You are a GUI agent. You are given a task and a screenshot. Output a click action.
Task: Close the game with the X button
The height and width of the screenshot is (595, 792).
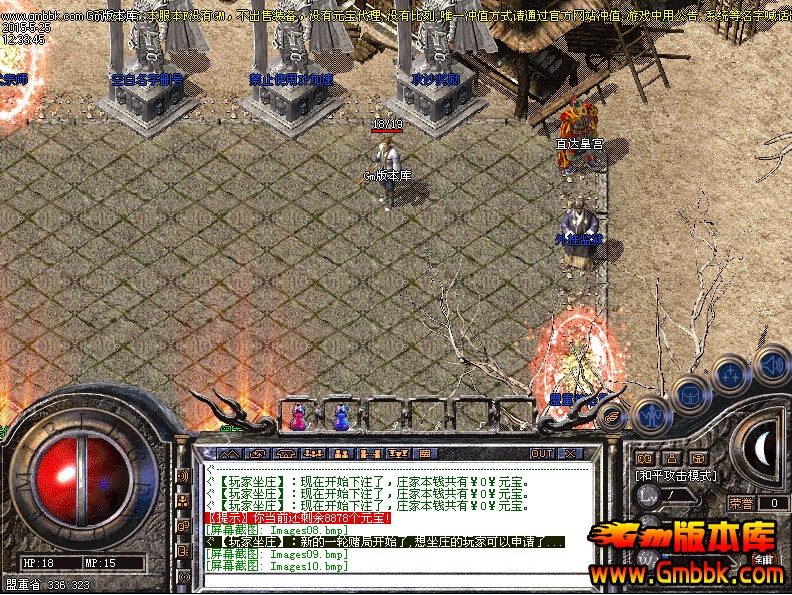[x=571, y=453]
